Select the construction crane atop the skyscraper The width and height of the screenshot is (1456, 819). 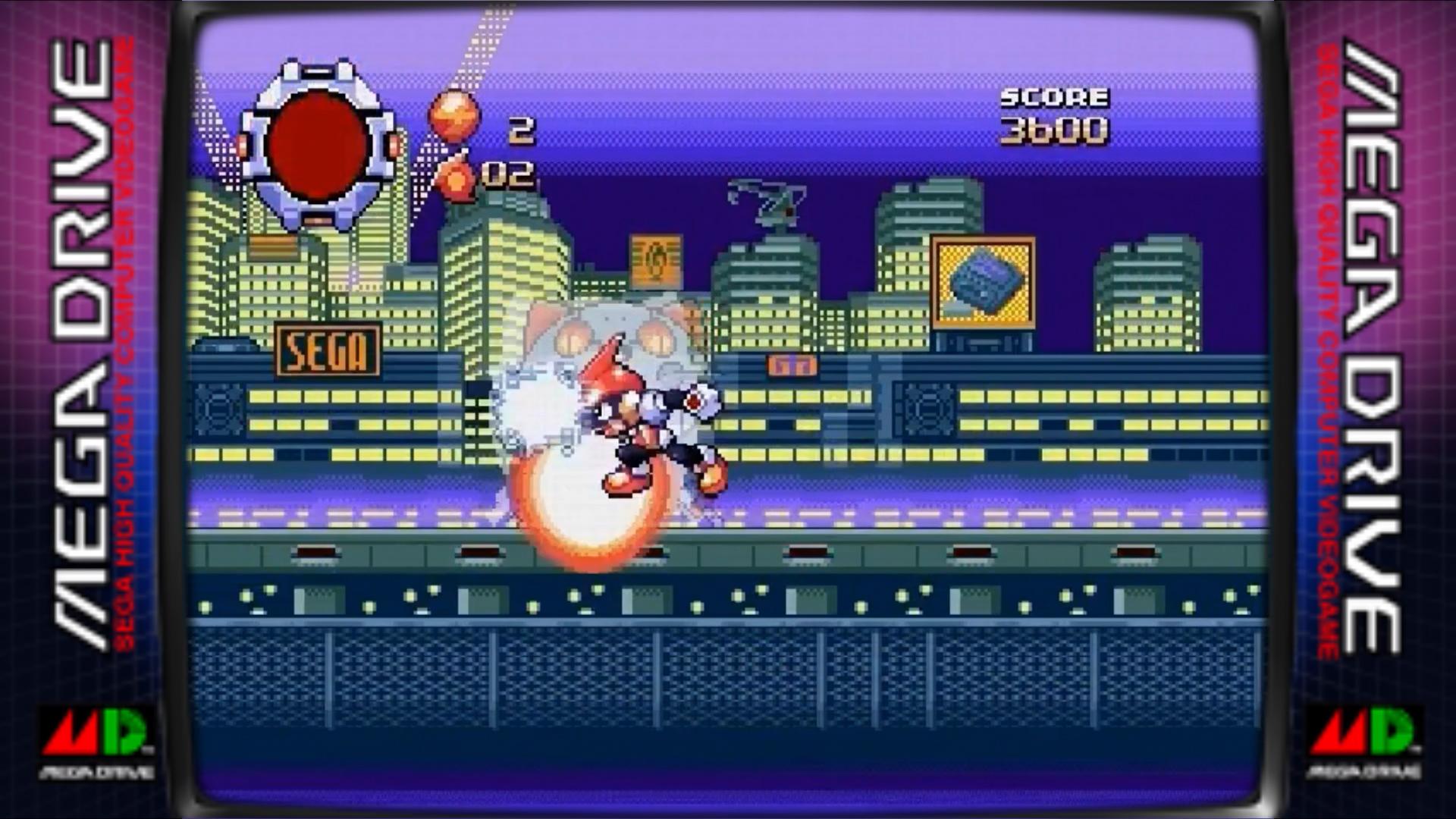766,201
